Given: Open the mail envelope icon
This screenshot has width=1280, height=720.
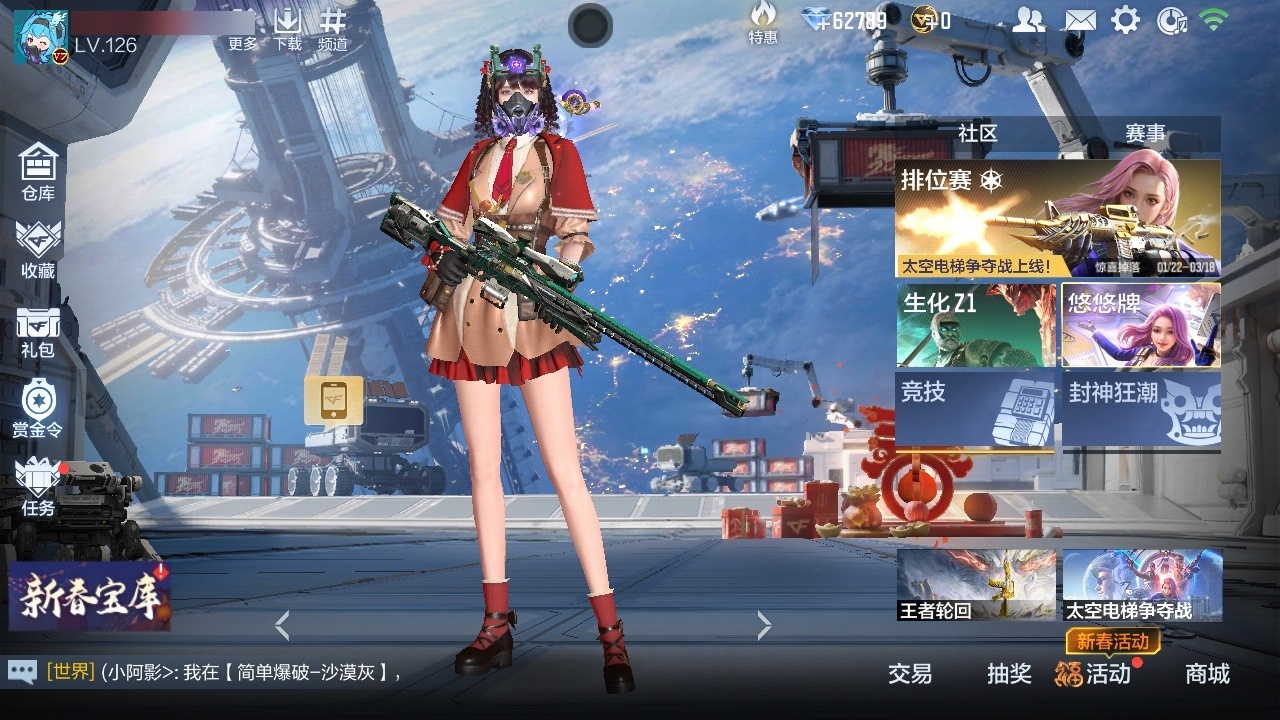Looking at the screenshot, I should 1079,20.
